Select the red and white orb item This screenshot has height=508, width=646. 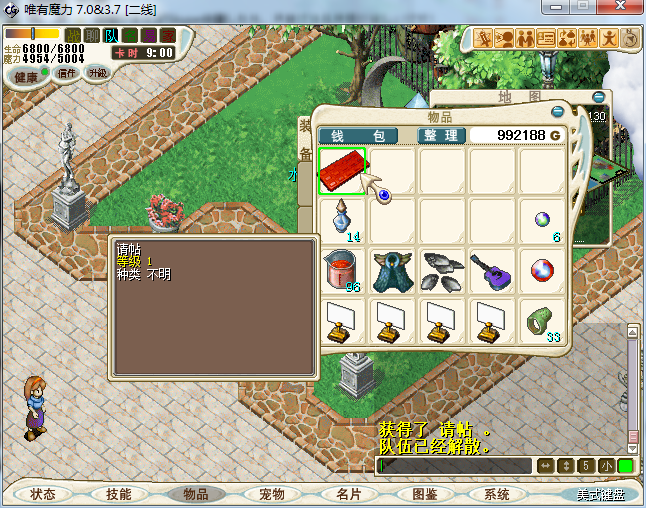click(541, 271)
